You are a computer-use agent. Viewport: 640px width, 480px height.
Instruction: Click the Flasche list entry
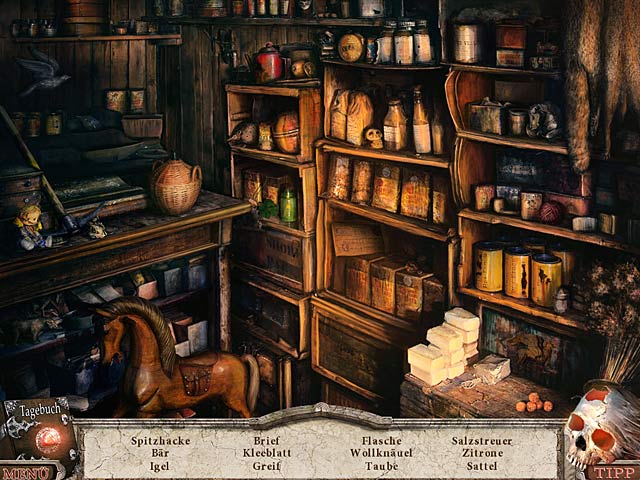click(382, 440)
